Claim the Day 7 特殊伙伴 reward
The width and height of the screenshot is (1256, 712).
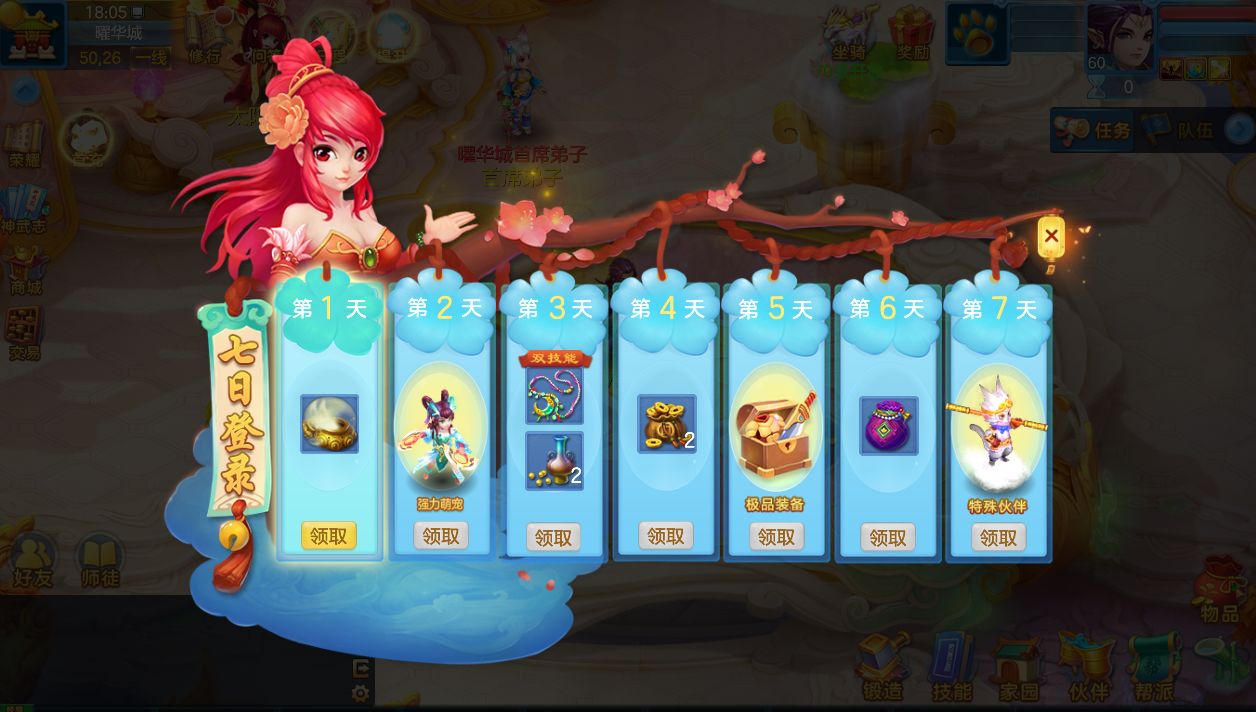pos(998,537)
